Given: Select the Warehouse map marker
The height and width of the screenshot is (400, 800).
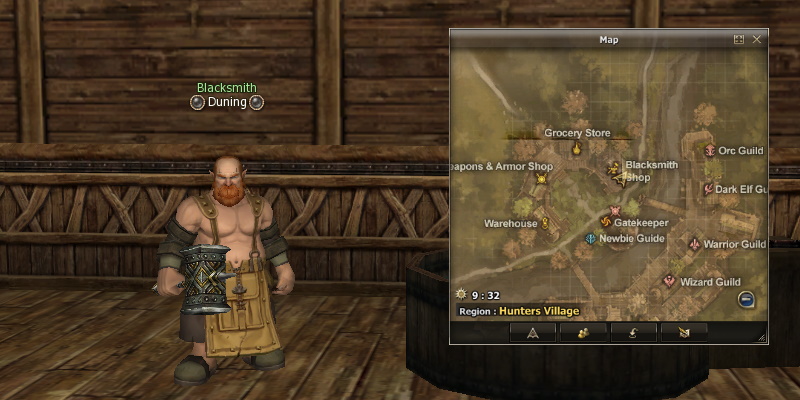Looking at the screenshot, I should (x=546, y=223).
